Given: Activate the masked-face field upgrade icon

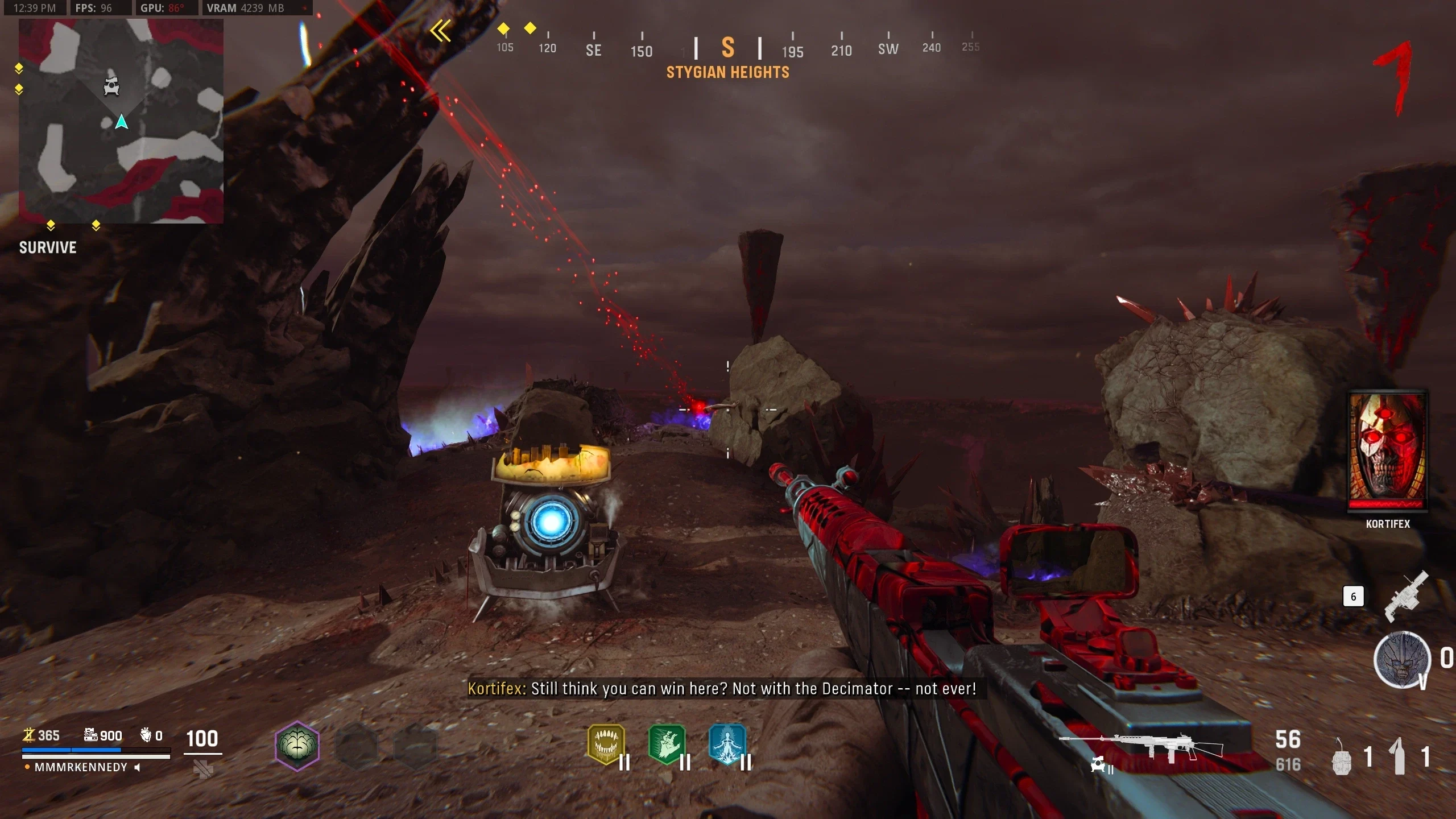Looking at the screenshot, I should pyautogui.click(x=1402, y=659).
